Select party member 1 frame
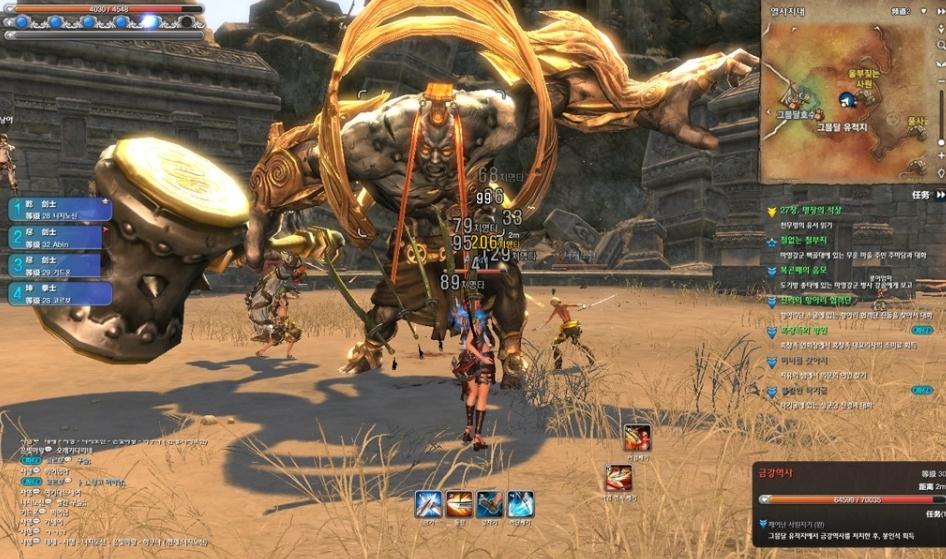Viewport: 946px width, 559px height. [60, 209]
